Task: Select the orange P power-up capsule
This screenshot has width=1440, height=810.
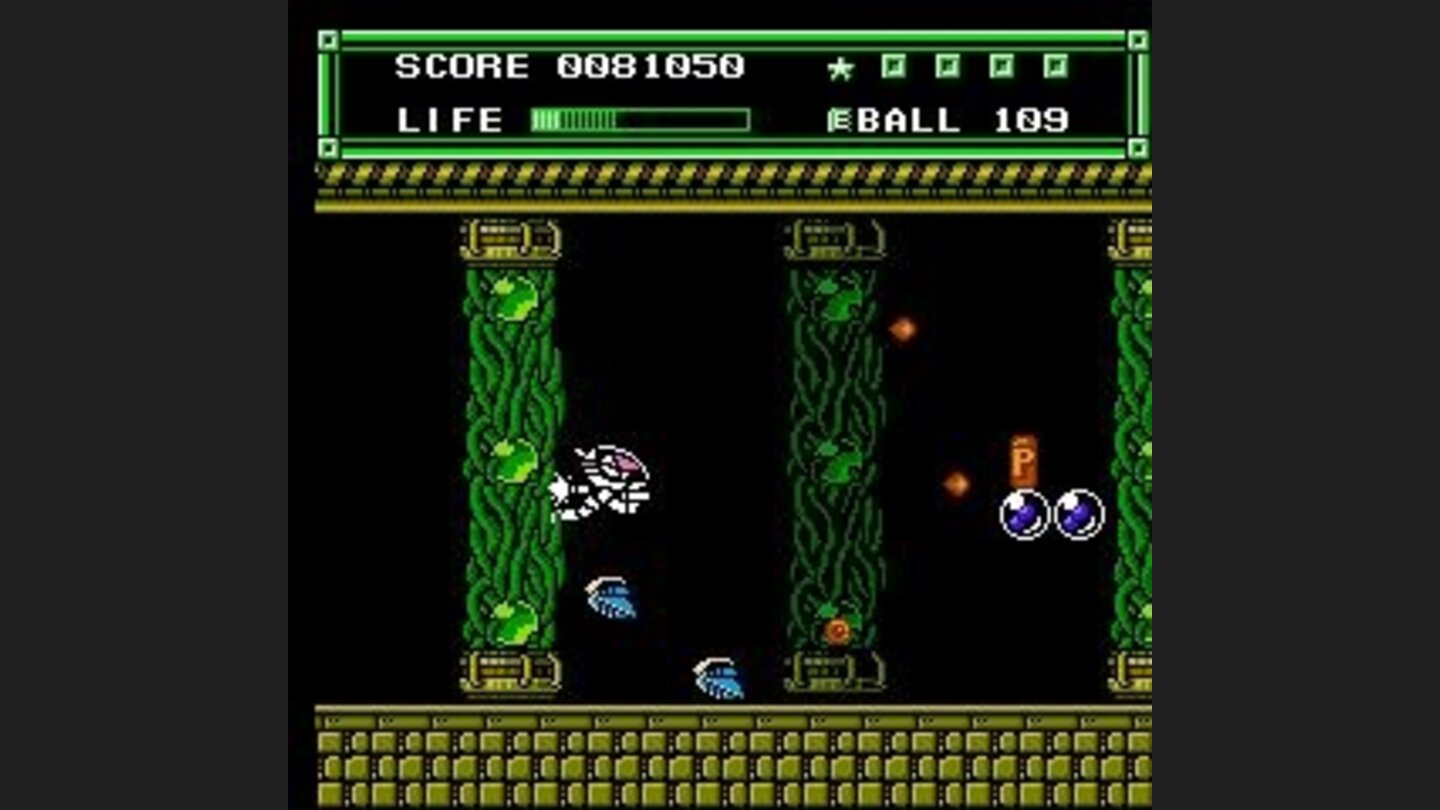Action: 1023,460
